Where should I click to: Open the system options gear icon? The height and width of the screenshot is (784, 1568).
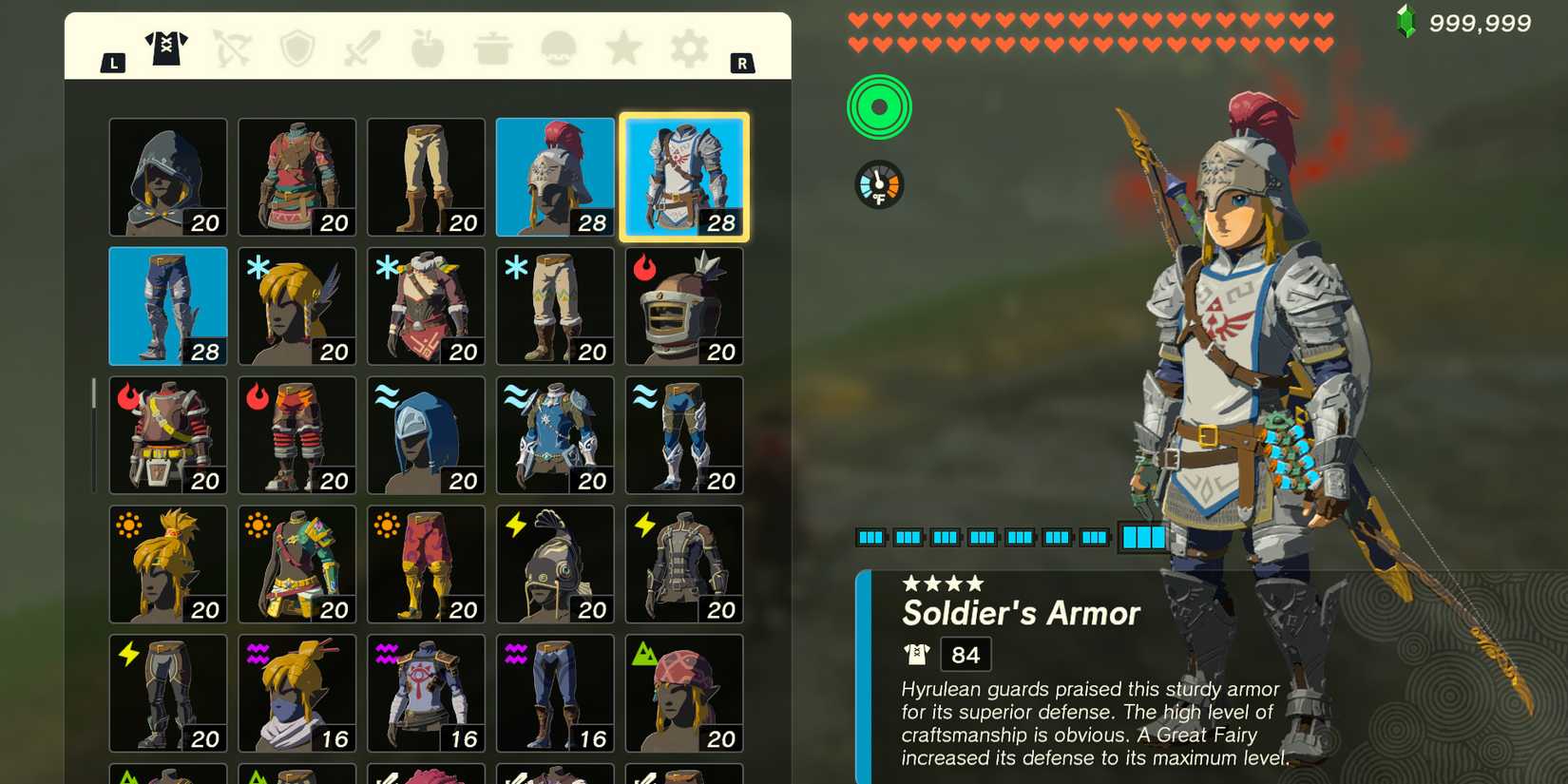click(689, 49)
